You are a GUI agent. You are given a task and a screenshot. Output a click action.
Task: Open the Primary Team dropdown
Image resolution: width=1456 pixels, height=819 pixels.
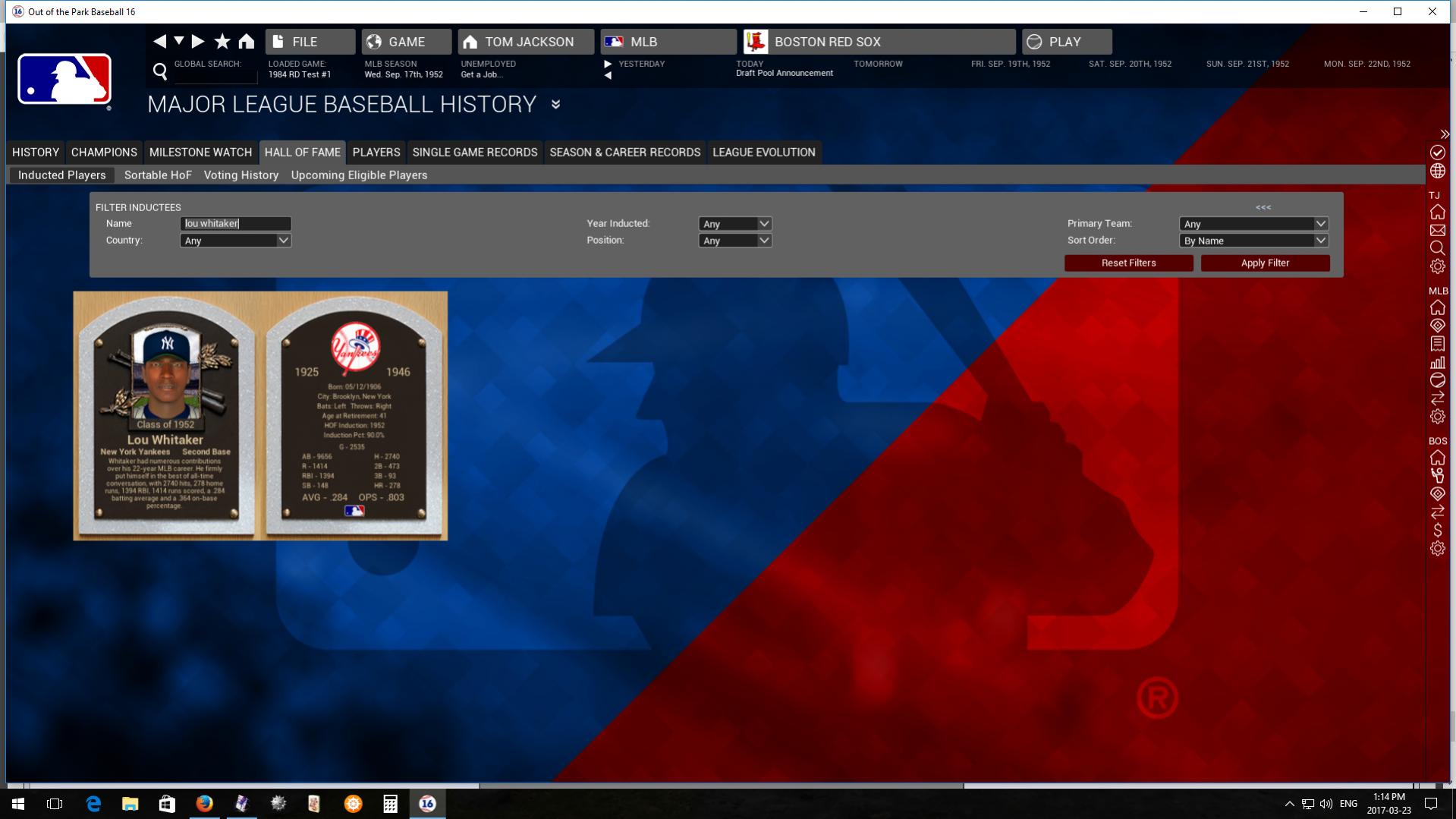click(1253, 224)
